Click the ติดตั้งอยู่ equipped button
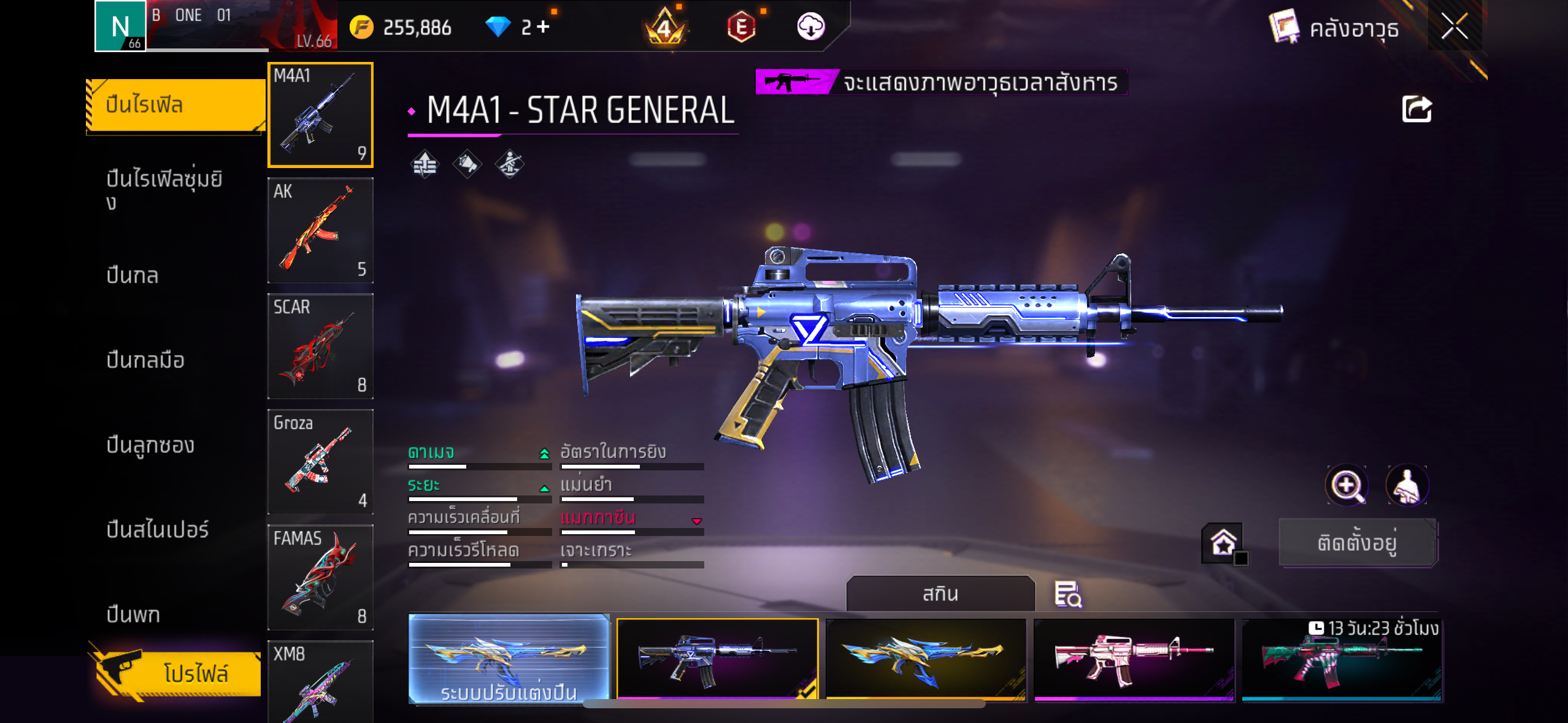This screenshot has width=1568, height=723. 1358,543
